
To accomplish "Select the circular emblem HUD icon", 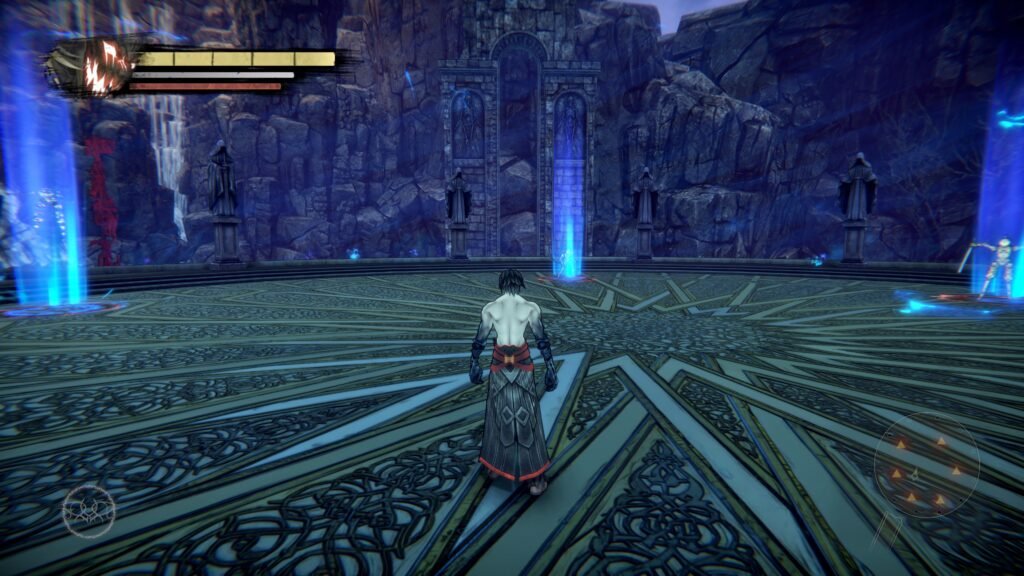I will 88,510.
